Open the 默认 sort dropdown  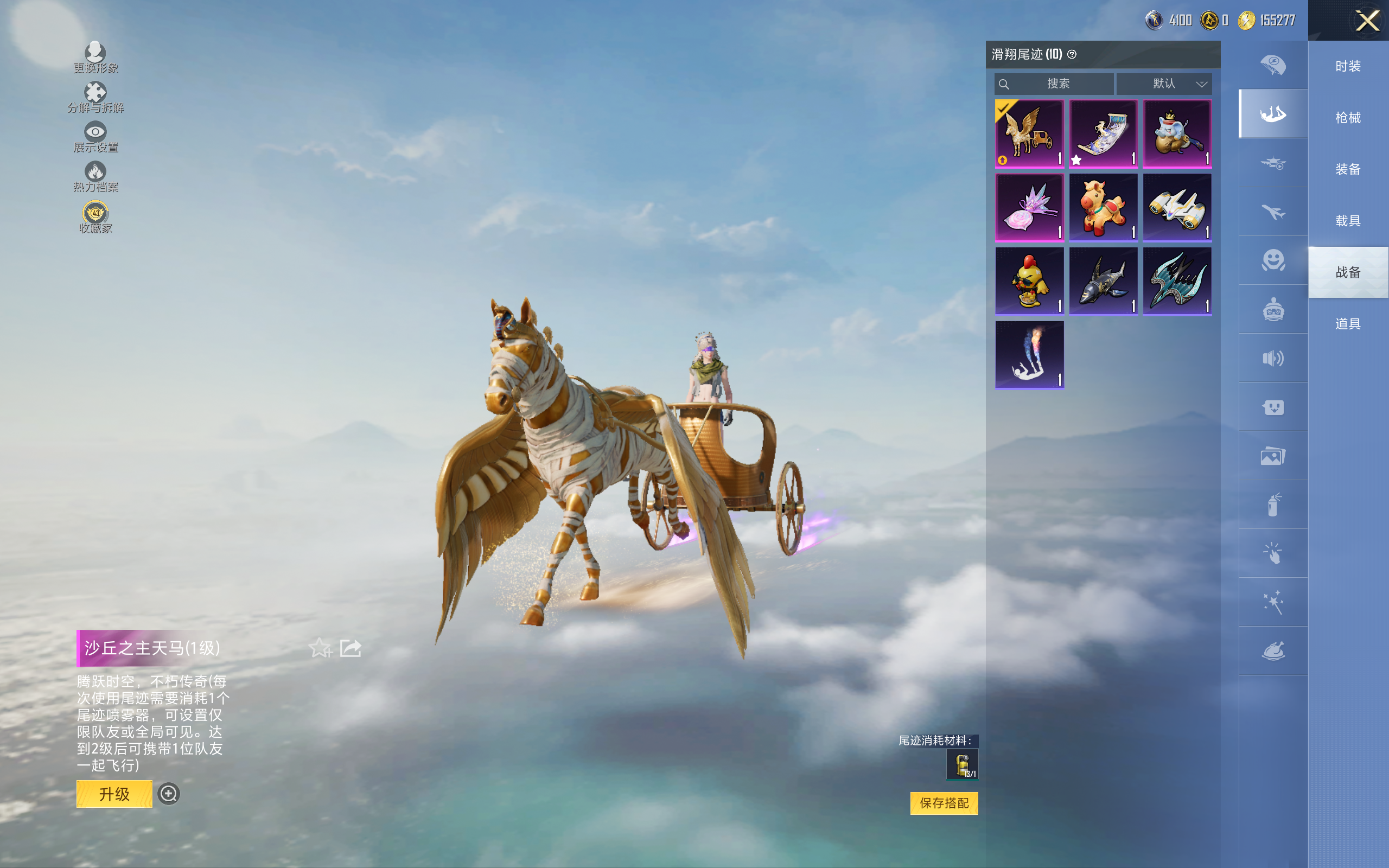click(1164, 84)
